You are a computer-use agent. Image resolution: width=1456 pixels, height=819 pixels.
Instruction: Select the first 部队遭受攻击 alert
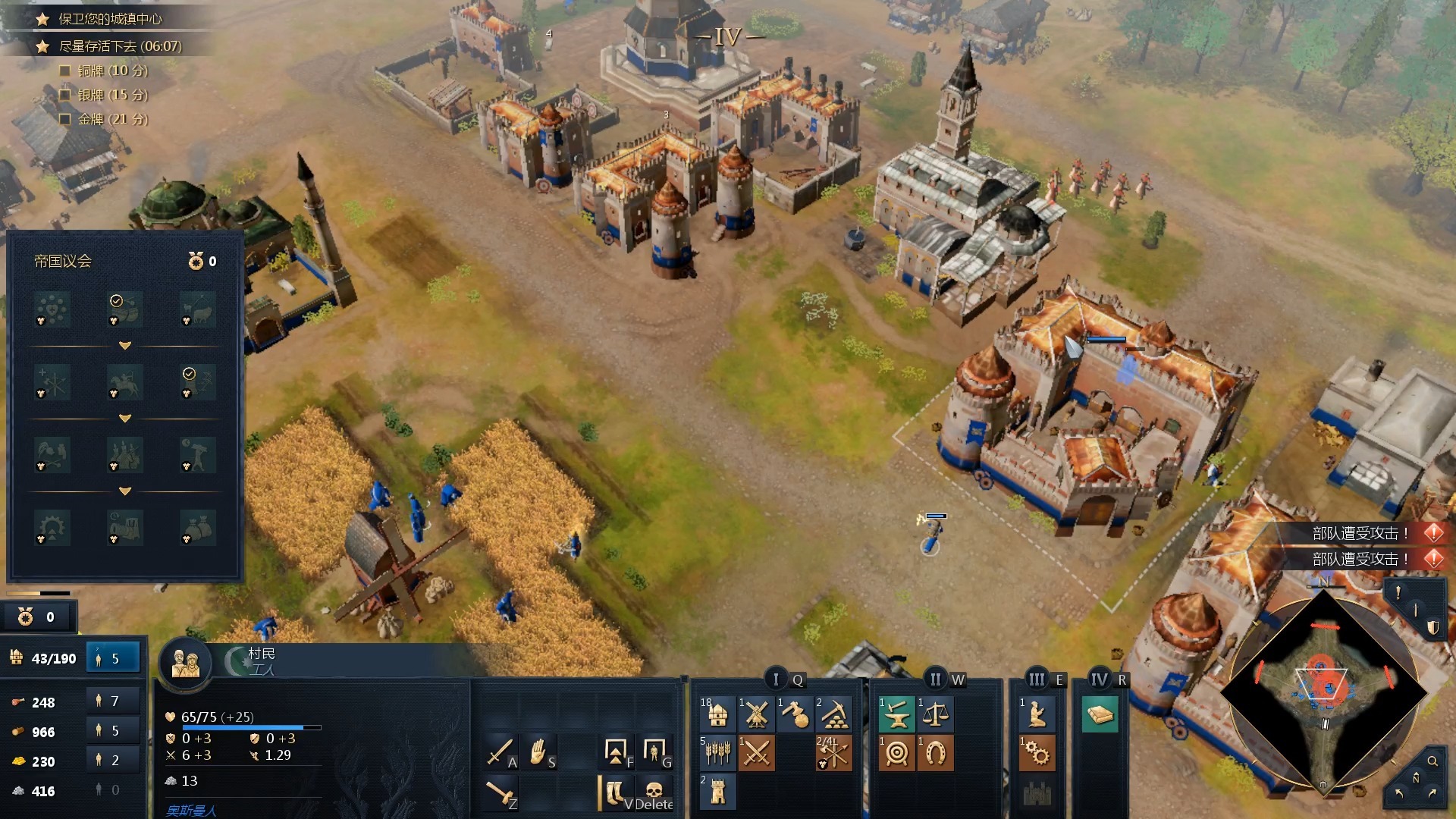coord(1360,533)
